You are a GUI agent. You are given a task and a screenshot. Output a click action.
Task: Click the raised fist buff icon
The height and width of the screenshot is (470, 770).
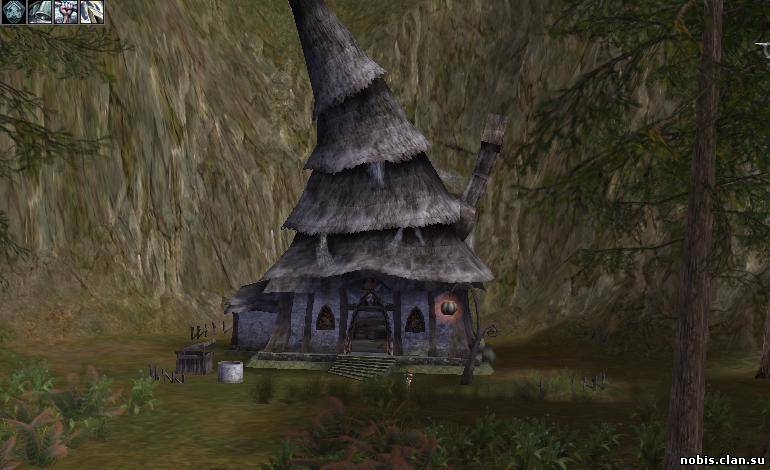[x=66, y=12]
